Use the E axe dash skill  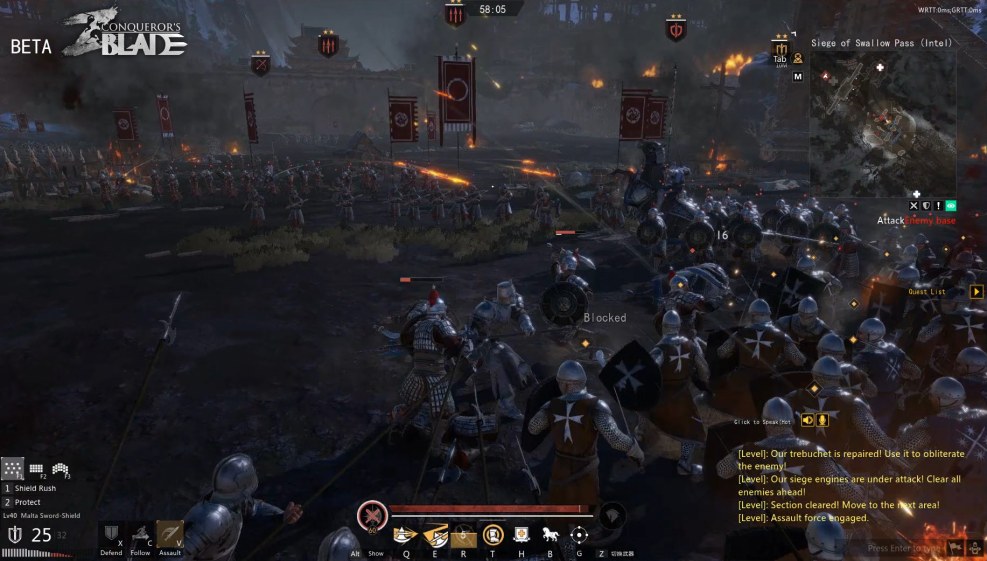point(435,535)
